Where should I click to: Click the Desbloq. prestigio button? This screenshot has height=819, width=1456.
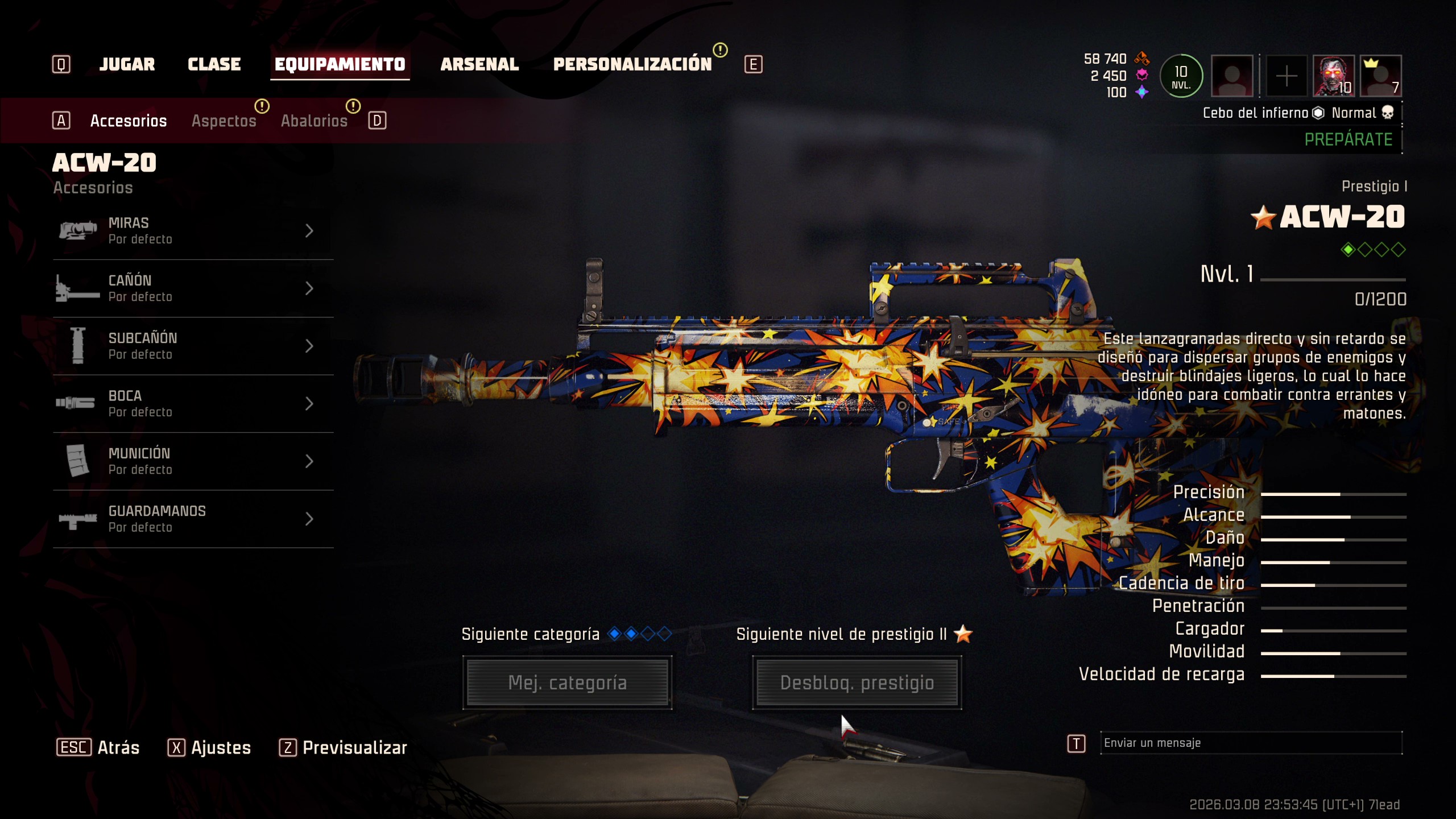pyautogui.click(x=857, y=682)
